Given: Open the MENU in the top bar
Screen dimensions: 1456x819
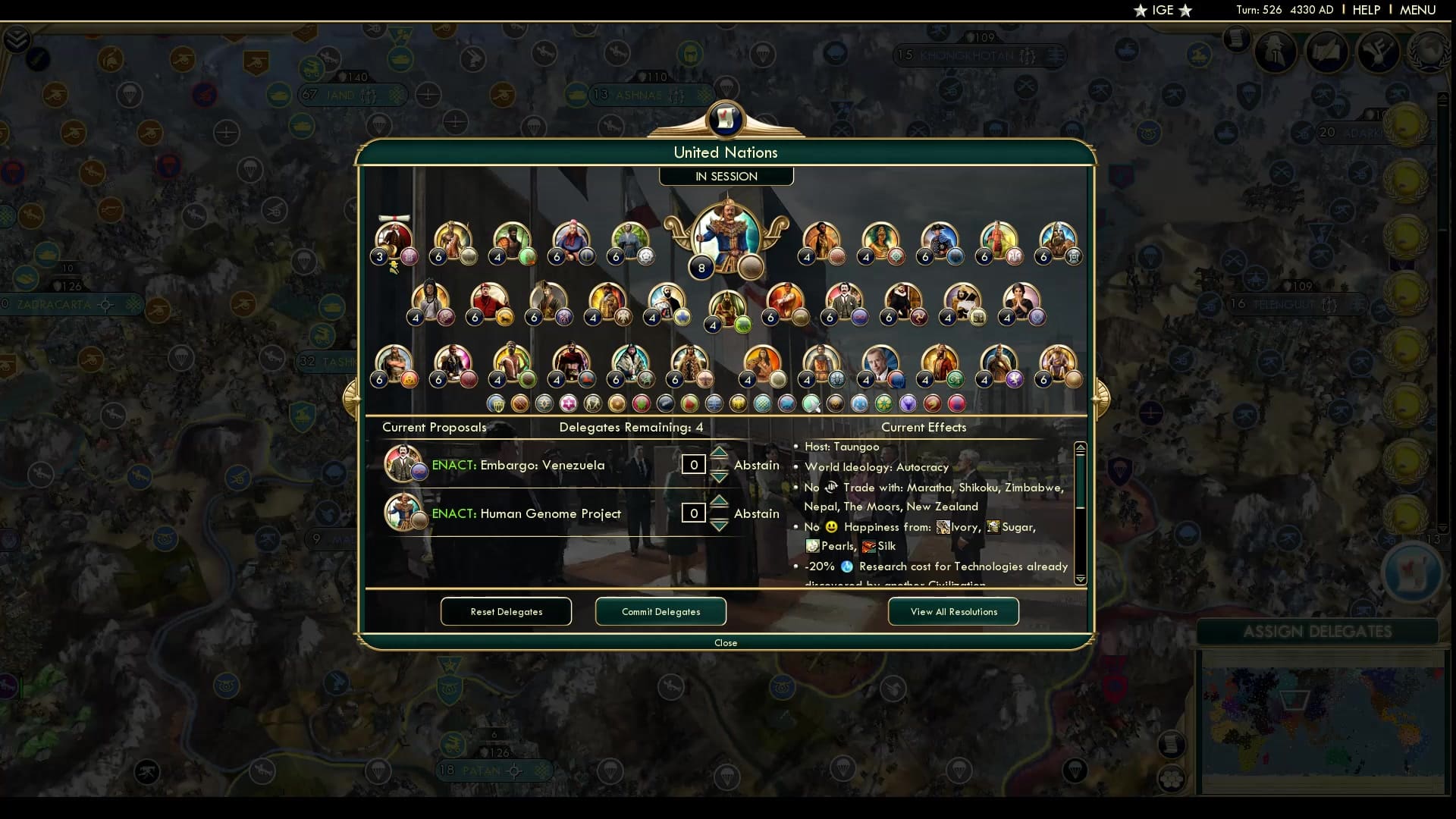Looking at the screenshot, I should click(1417, 10).
